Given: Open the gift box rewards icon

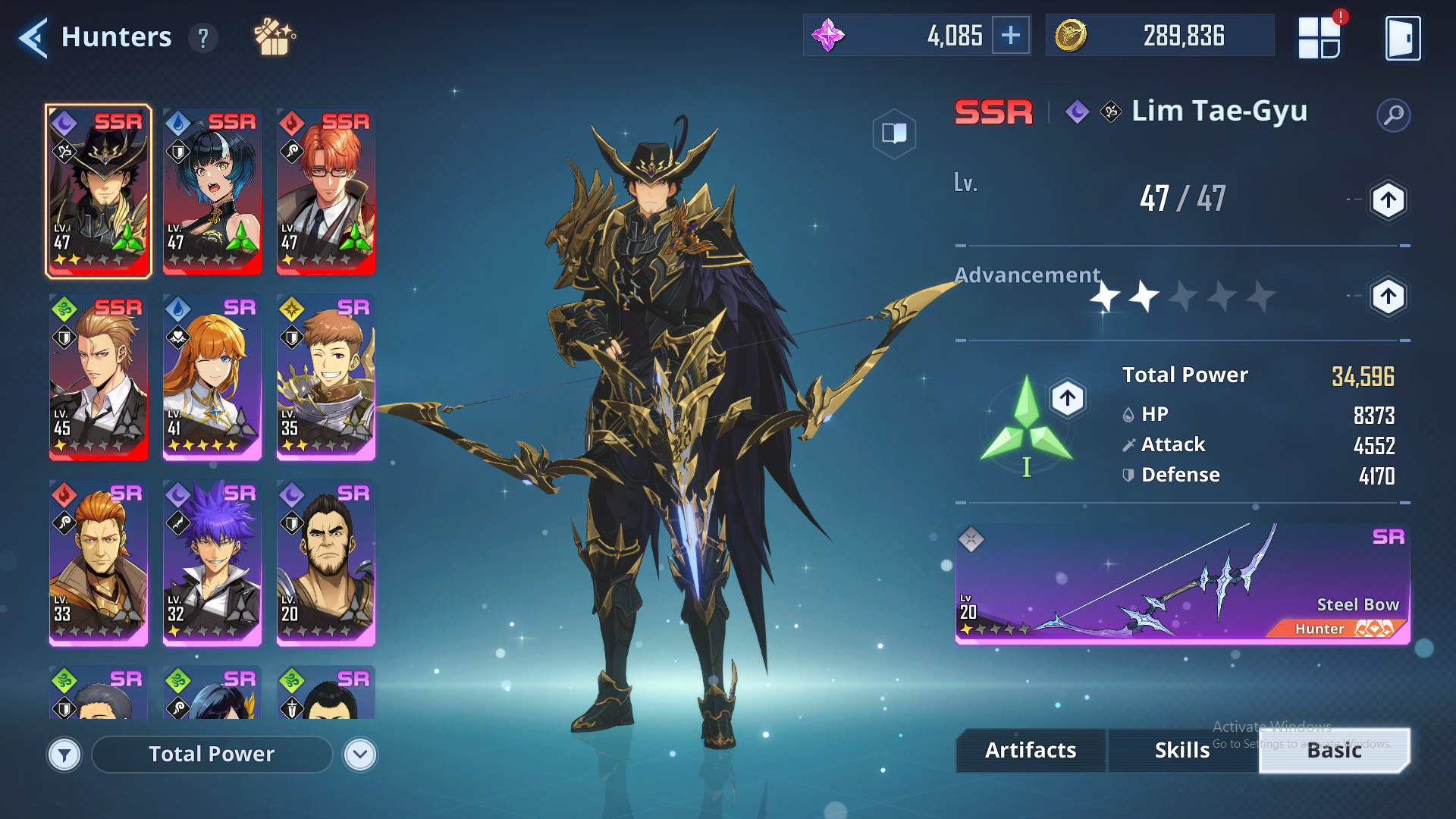Looking at the screenshot, I should pos(274,37).
